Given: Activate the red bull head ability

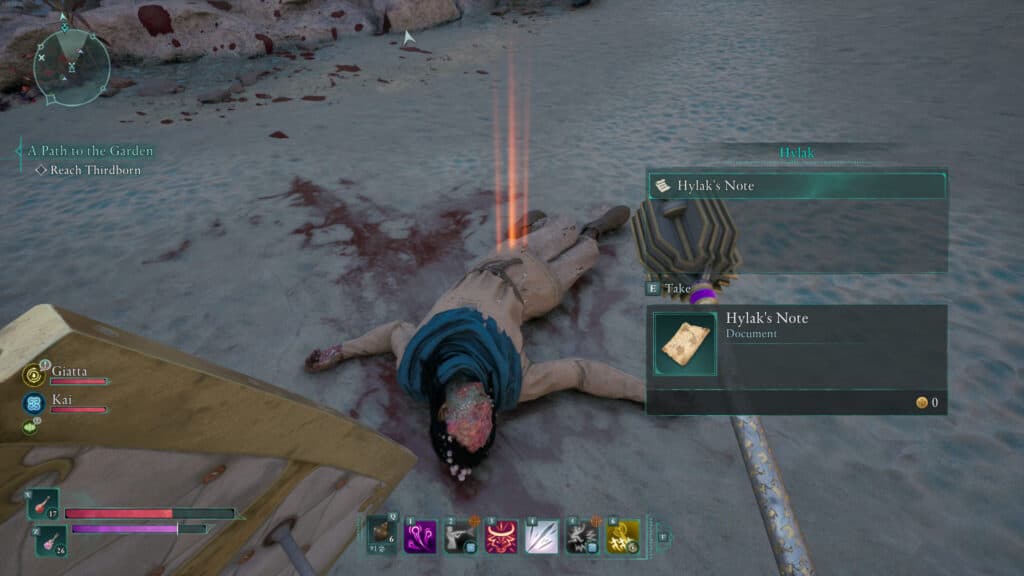Looking at the screenshot, I should click(x=501, y=536).
